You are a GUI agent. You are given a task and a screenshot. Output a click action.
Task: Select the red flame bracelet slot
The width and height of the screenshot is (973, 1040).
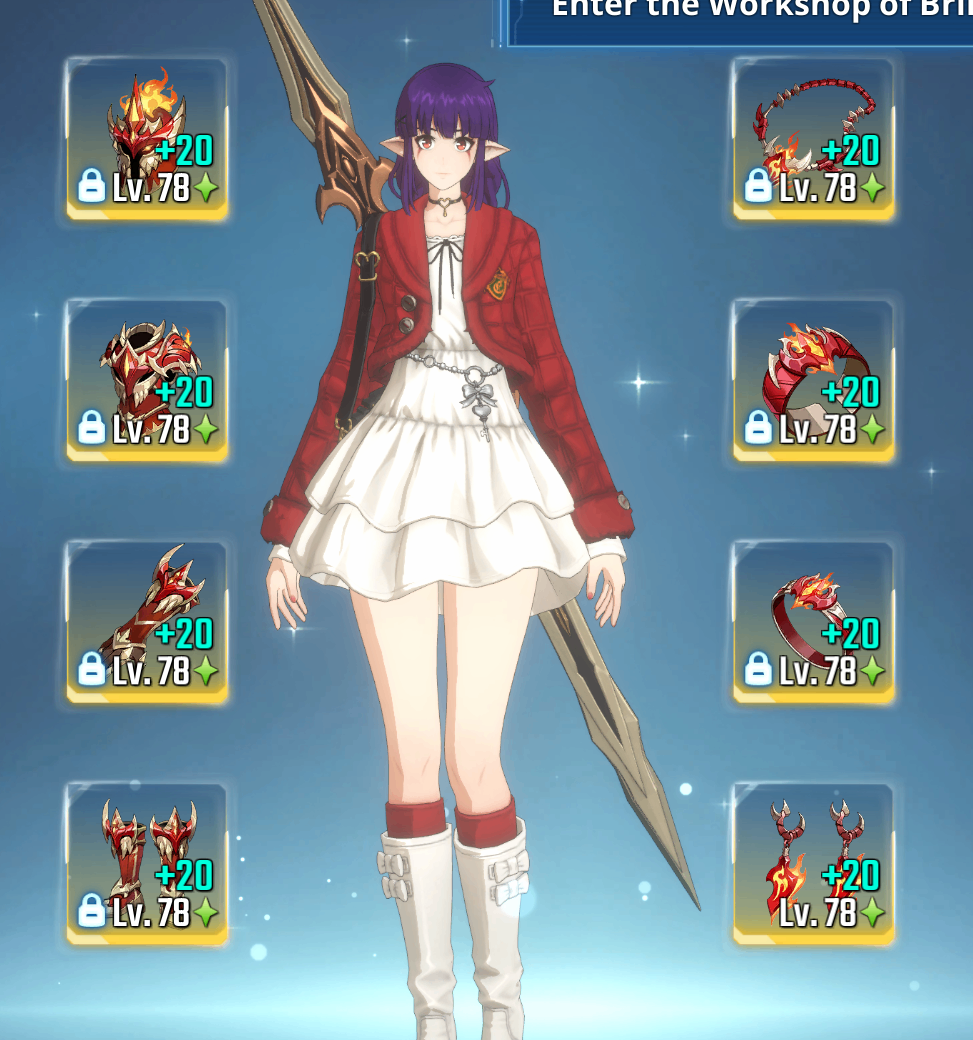[x=813, y=380]
